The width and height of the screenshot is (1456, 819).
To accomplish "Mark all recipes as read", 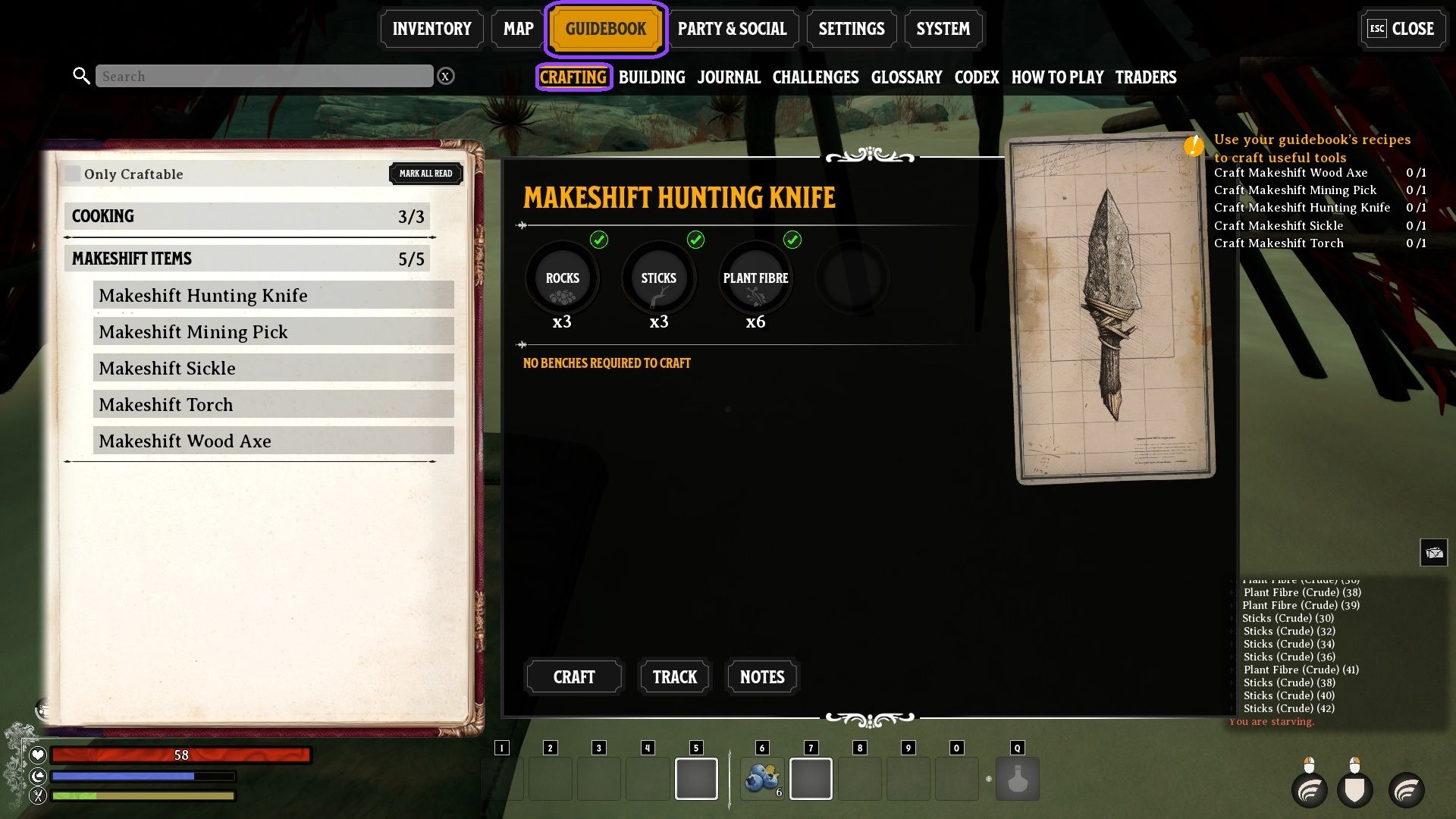I will click(x=425, y=174).
